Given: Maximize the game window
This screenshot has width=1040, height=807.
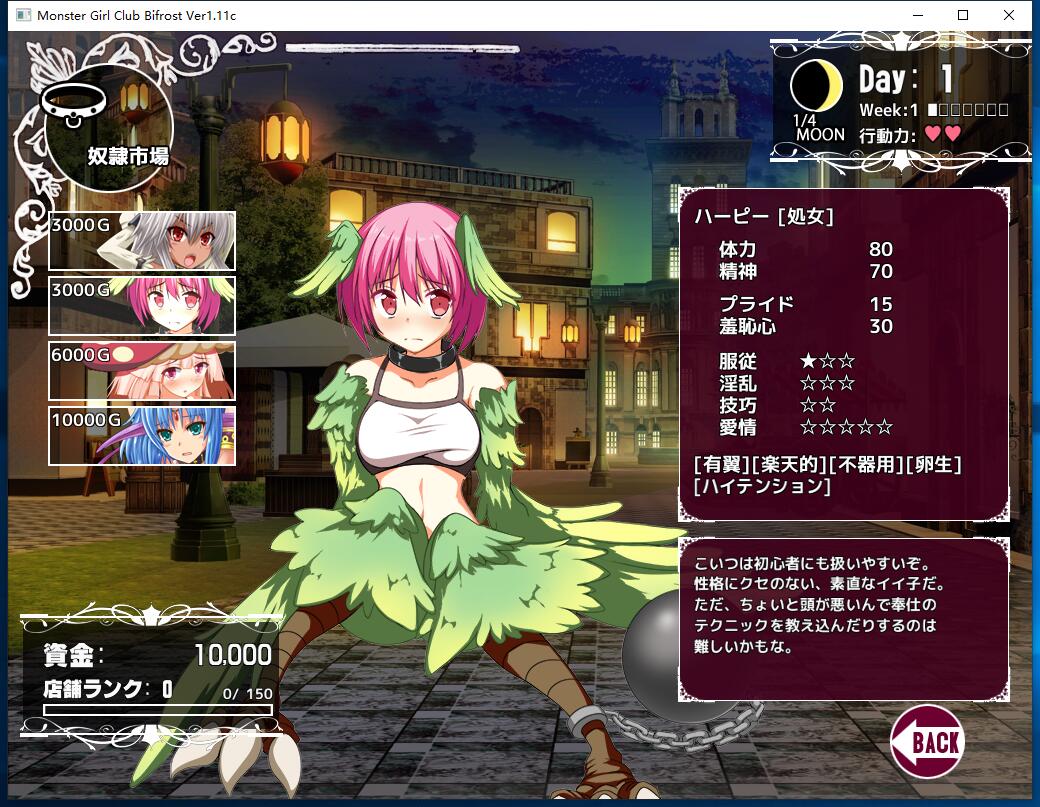Looking at the screenshot, I should point(963,15).
